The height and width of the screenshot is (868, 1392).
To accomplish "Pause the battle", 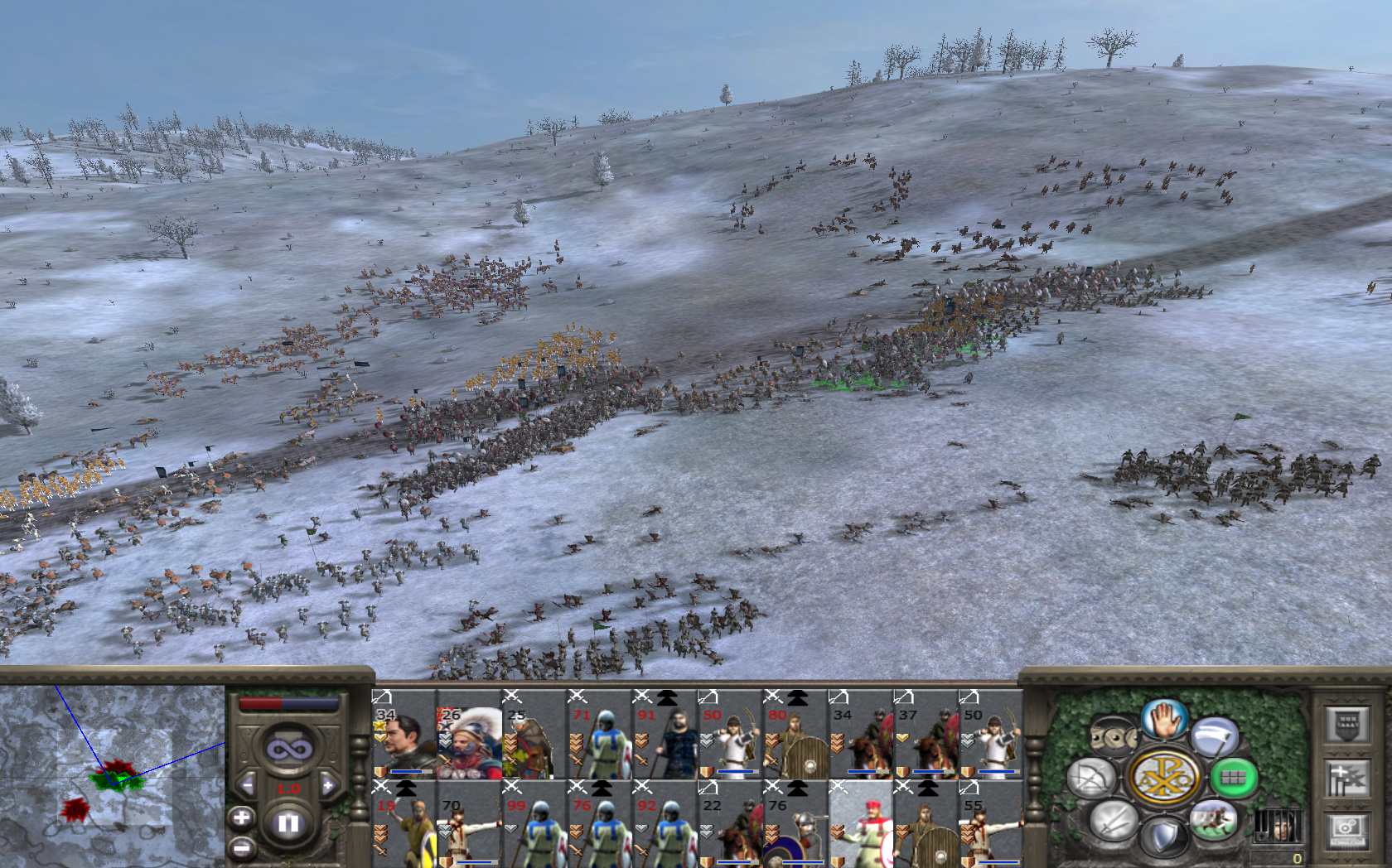I will pyautogui.click(x=288, y=823).
